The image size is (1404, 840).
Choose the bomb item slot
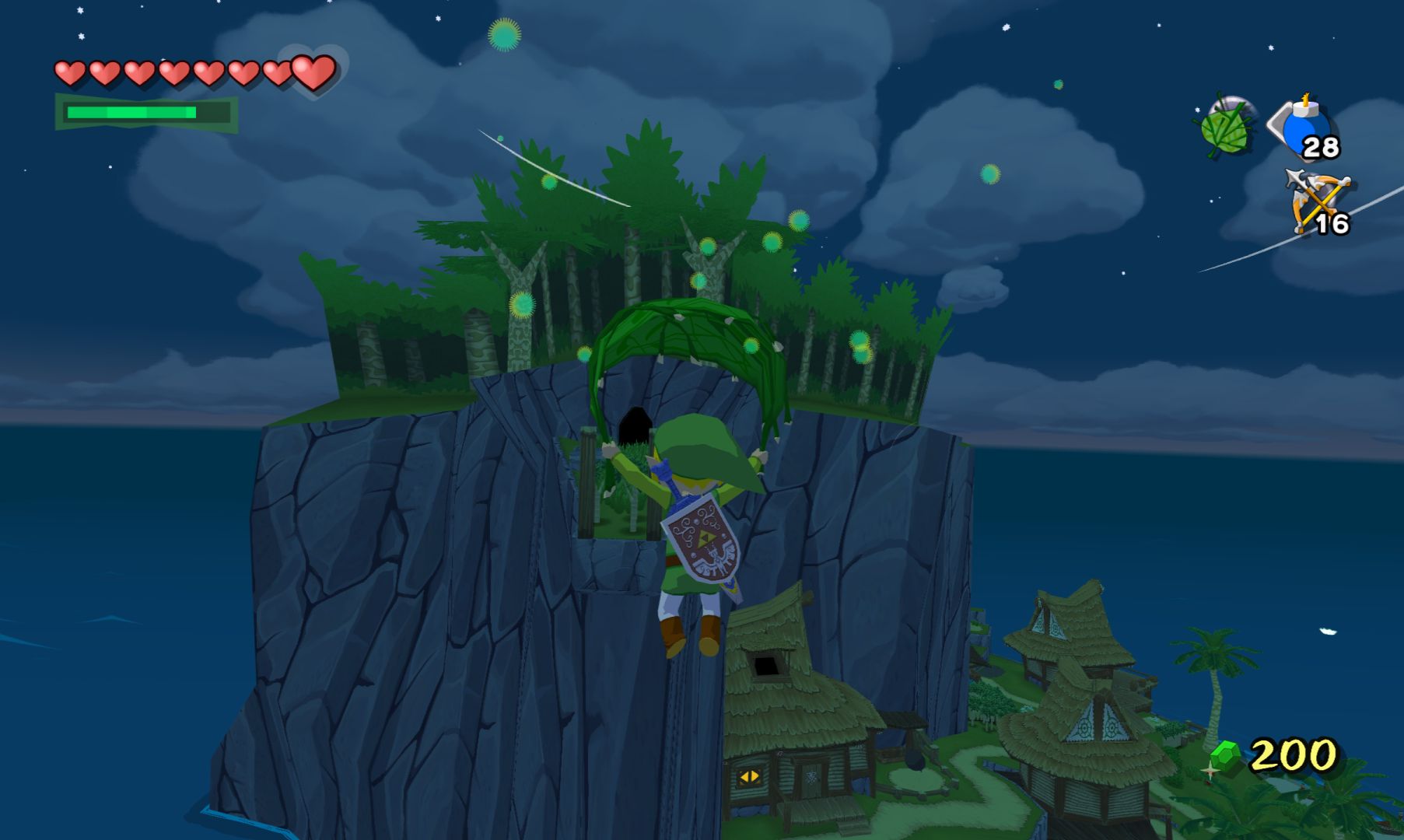[x=1306, y=127]
